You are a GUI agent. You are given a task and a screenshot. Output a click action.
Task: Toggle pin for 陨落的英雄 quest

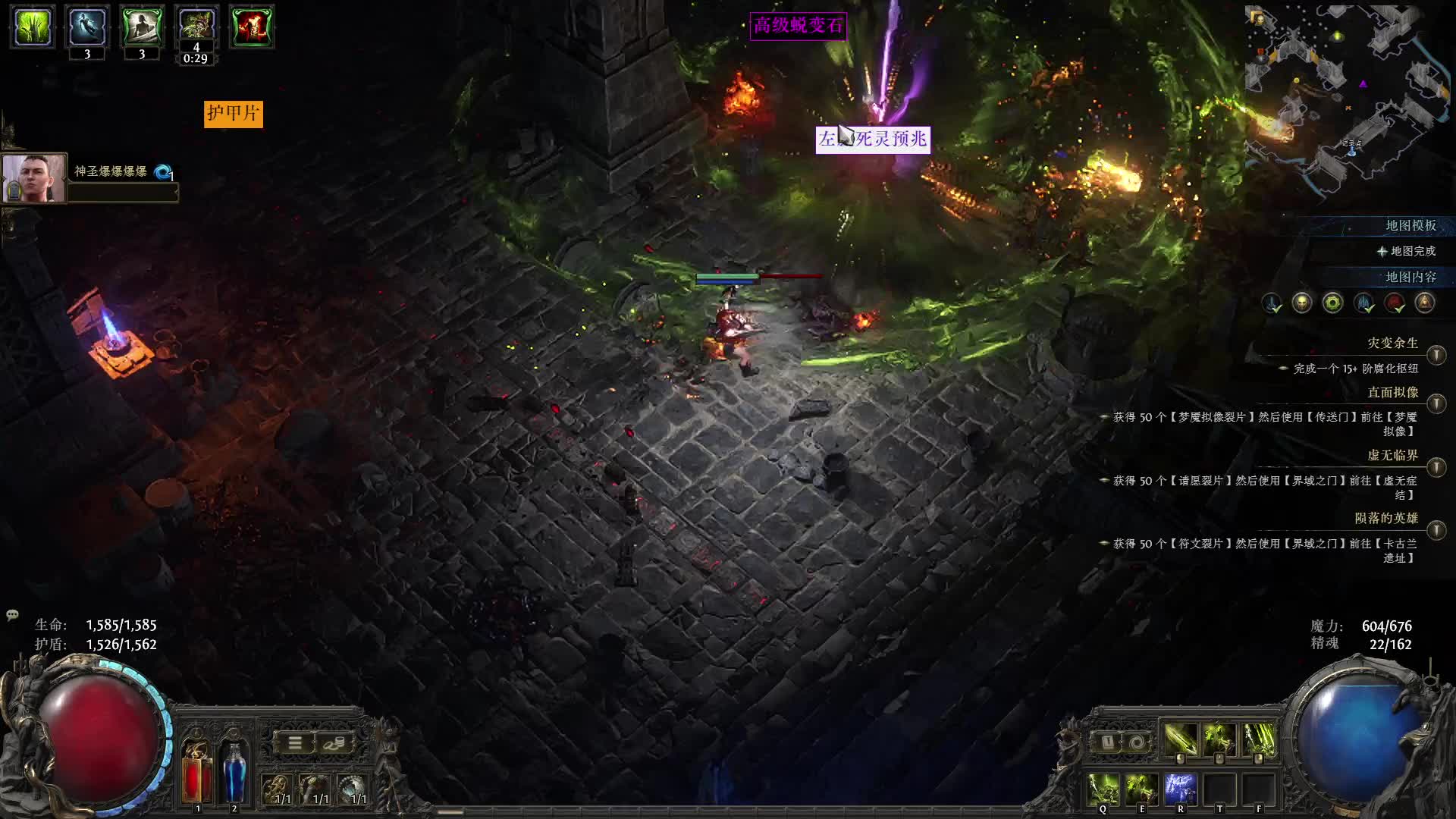pos(1436,530)
